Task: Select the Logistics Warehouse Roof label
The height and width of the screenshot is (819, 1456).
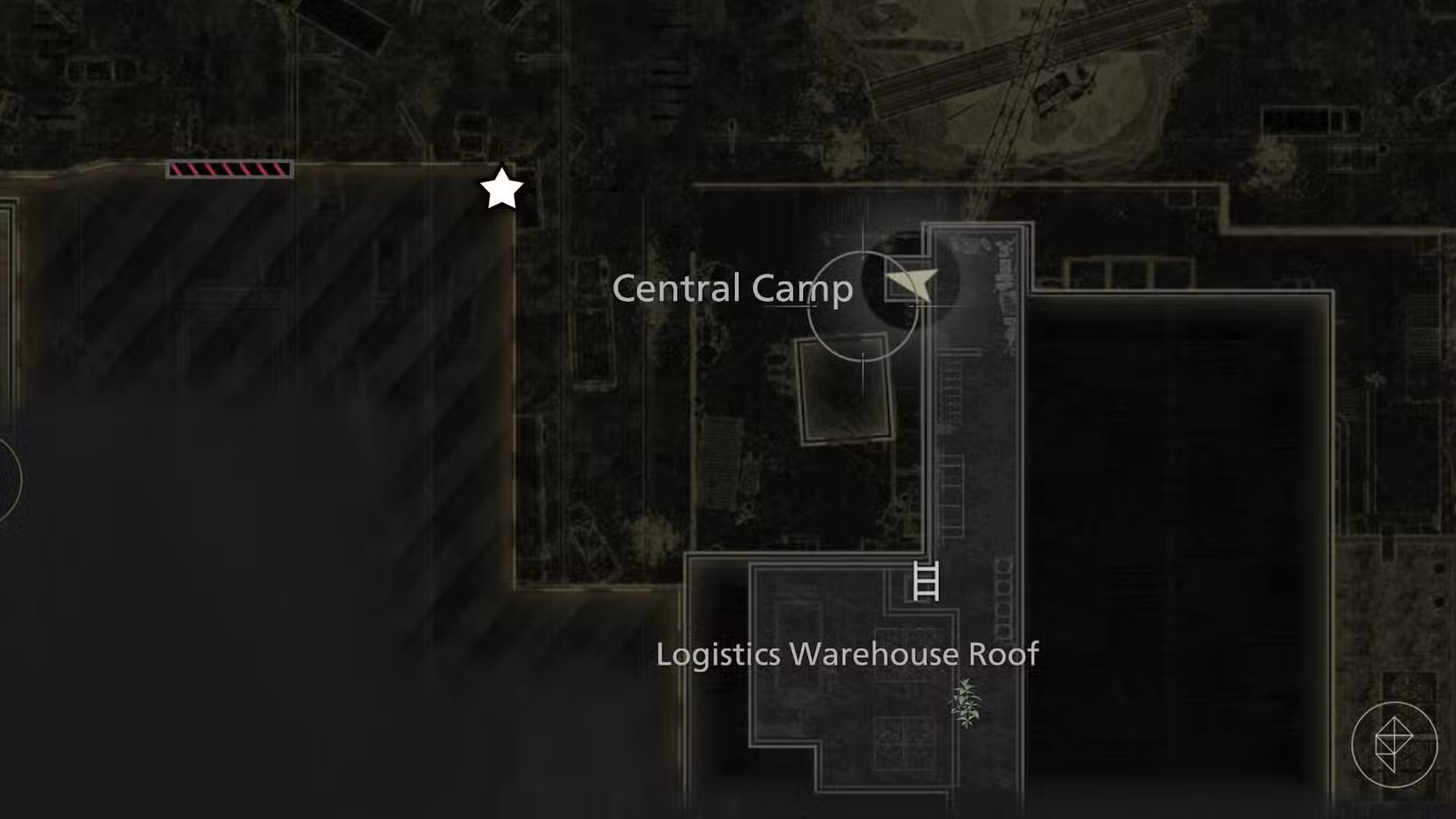Action: (847, 653)
